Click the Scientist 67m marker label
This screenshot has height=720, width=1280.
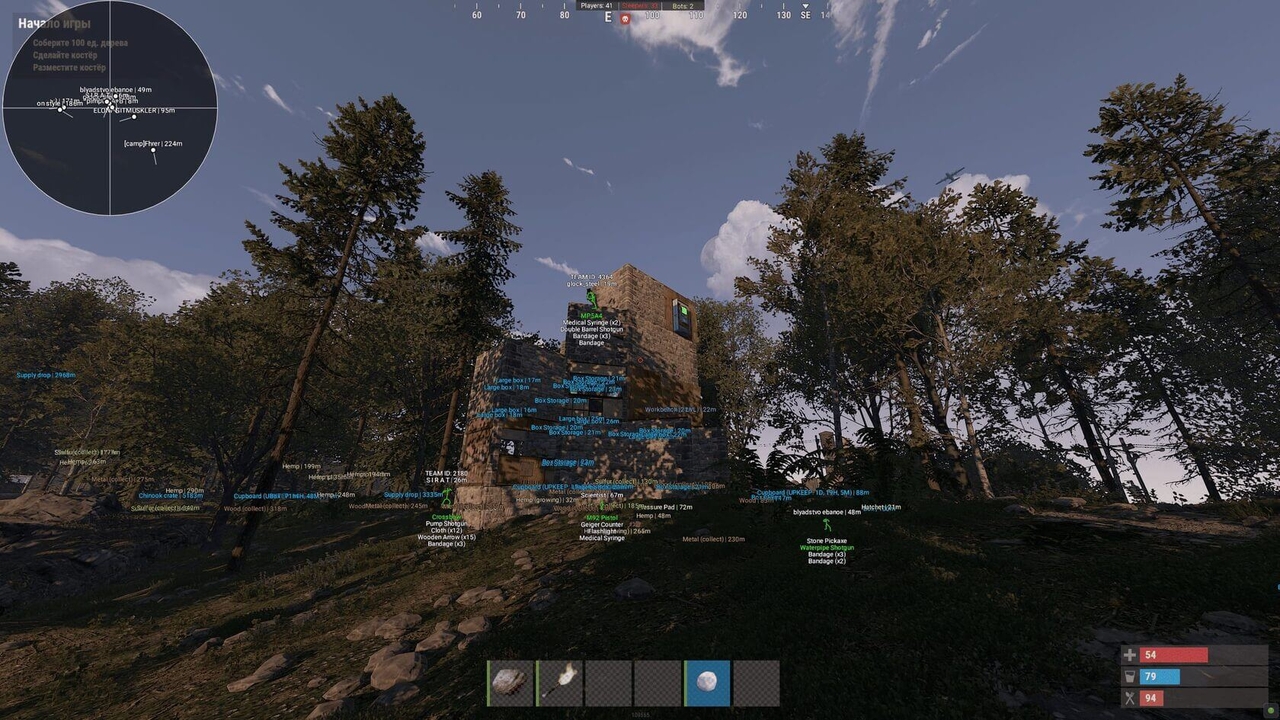pyautogui.click(x=602, y=495)
